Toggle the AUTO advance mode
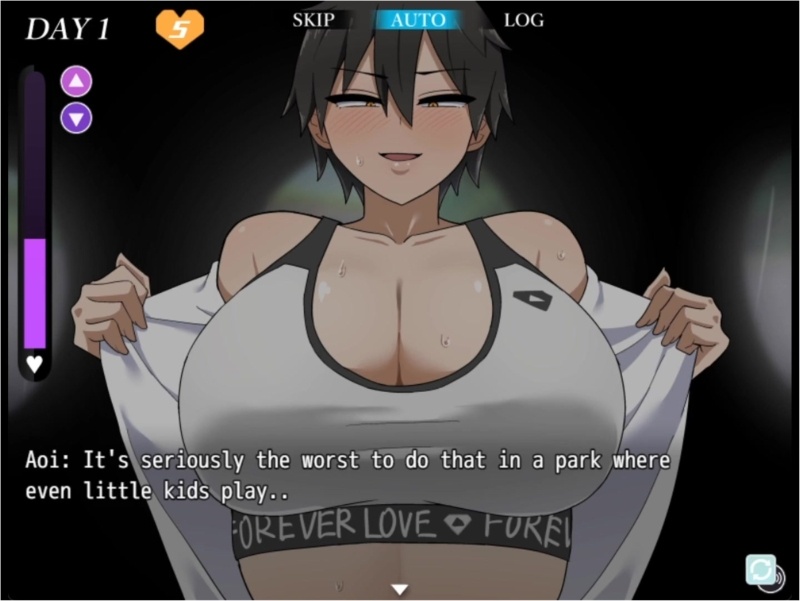800x601 pixels. (418, 19)
